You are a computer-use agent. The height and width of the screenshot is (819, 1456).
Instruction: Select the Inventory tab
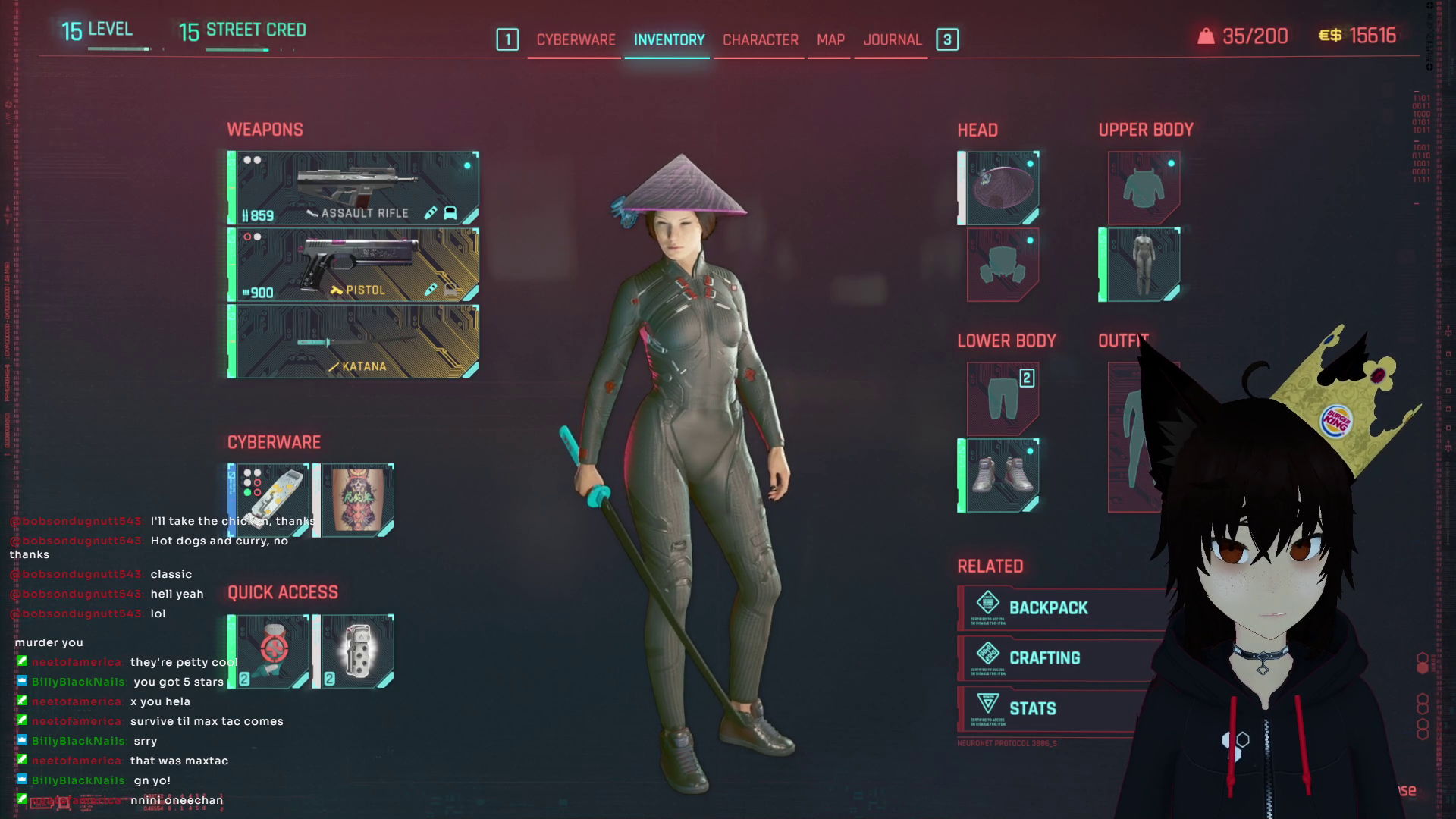[669, 39]
